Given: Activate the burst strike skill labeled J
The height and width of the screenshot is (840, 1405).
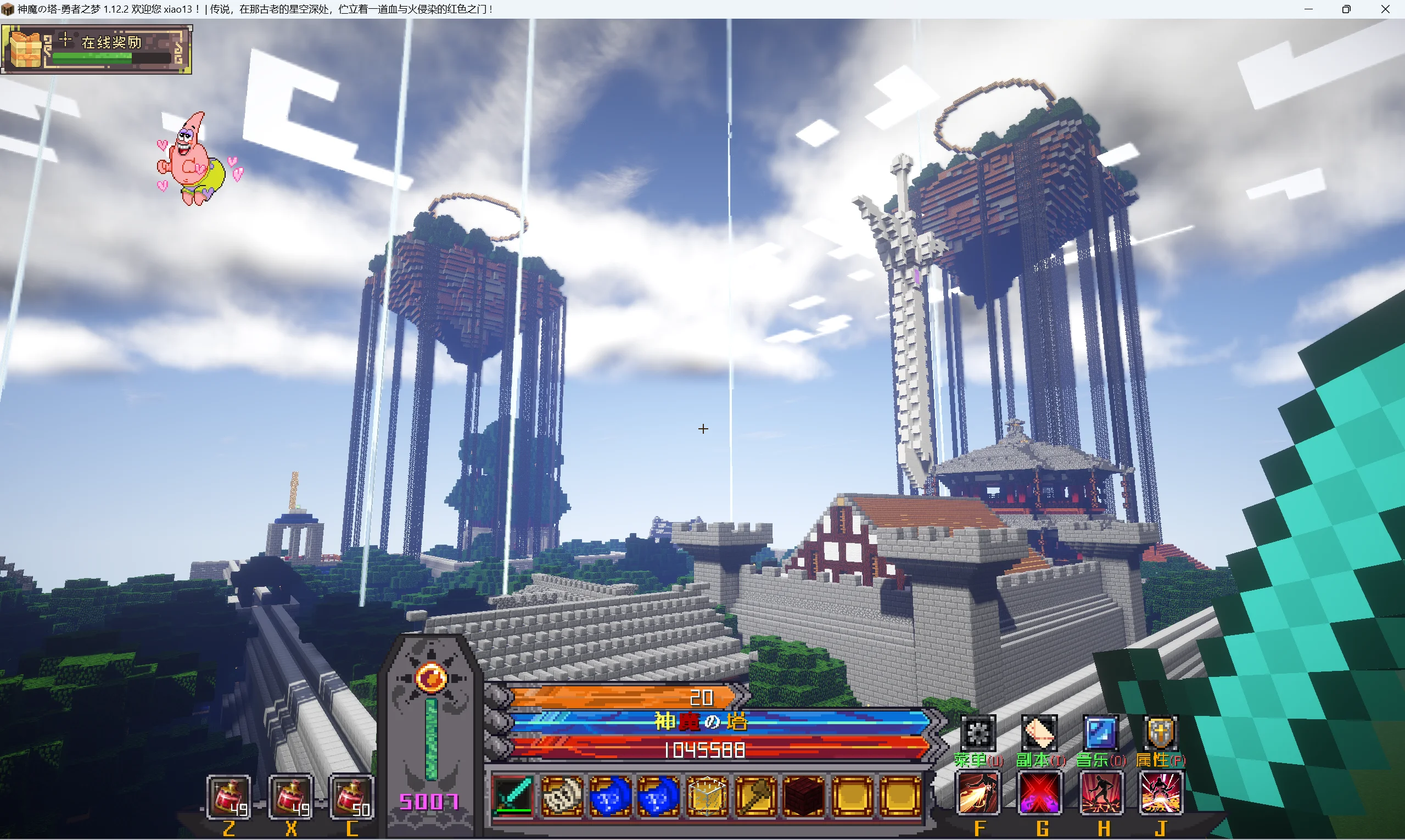Looking at the screenshot, I should click(1161, 793).
